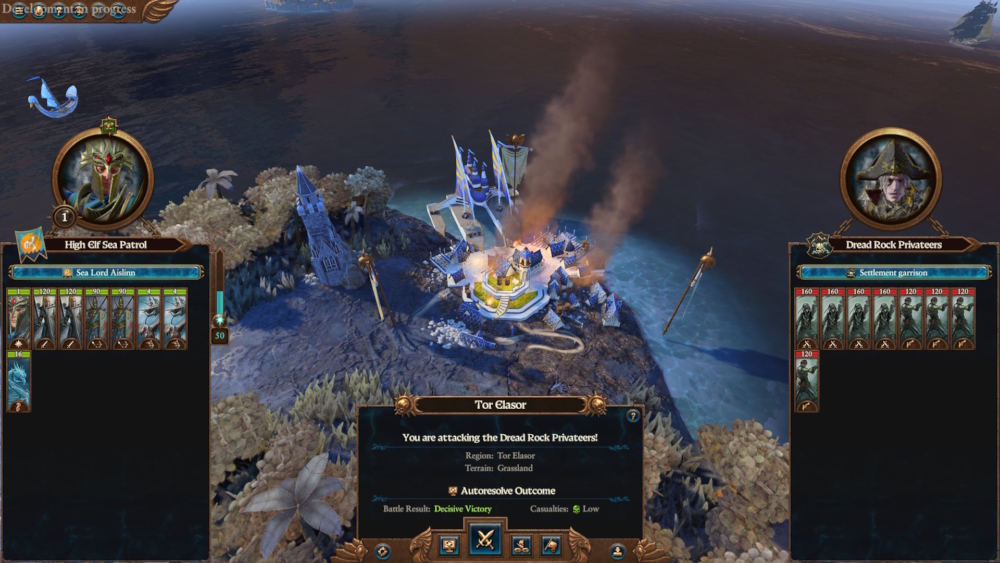Select the helmet retreat button
This screenshot has height=563, width=1000.
(551, 545)
